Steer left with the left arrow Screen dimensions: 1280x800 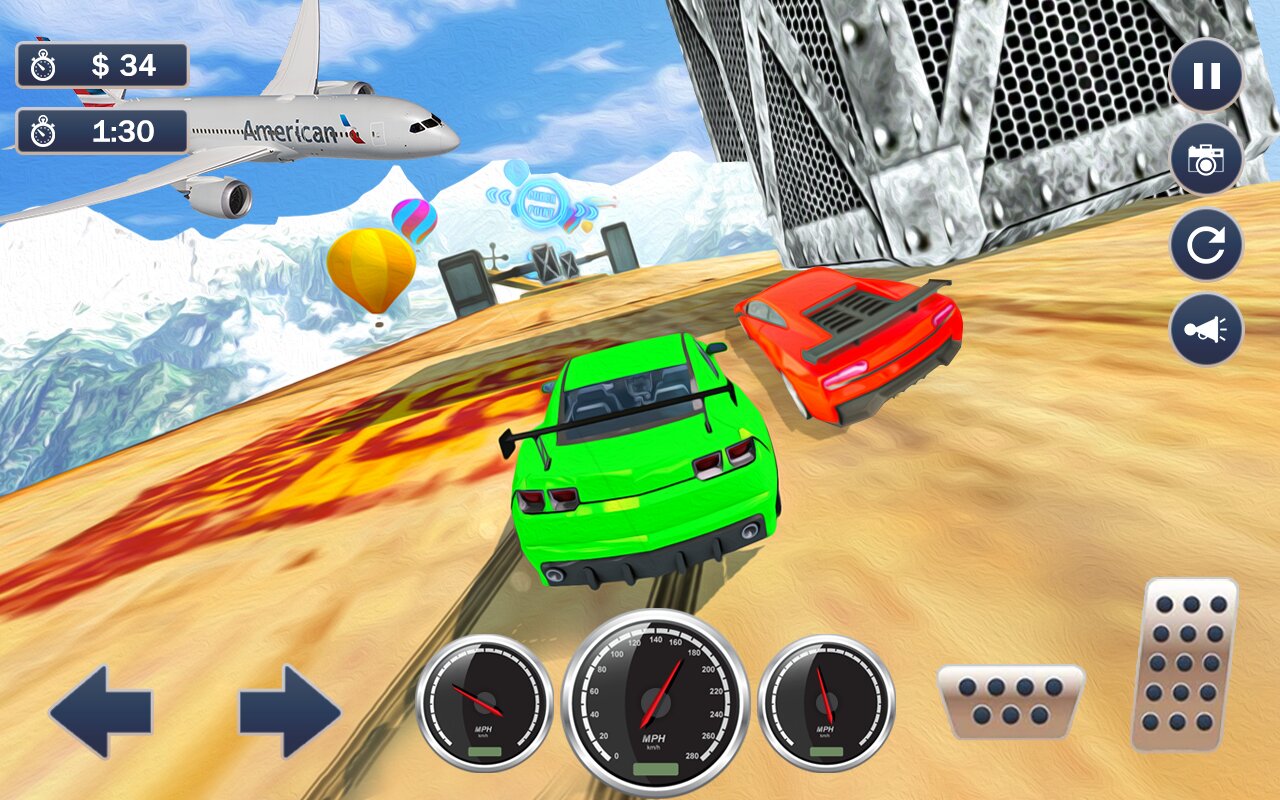[100, 712]
